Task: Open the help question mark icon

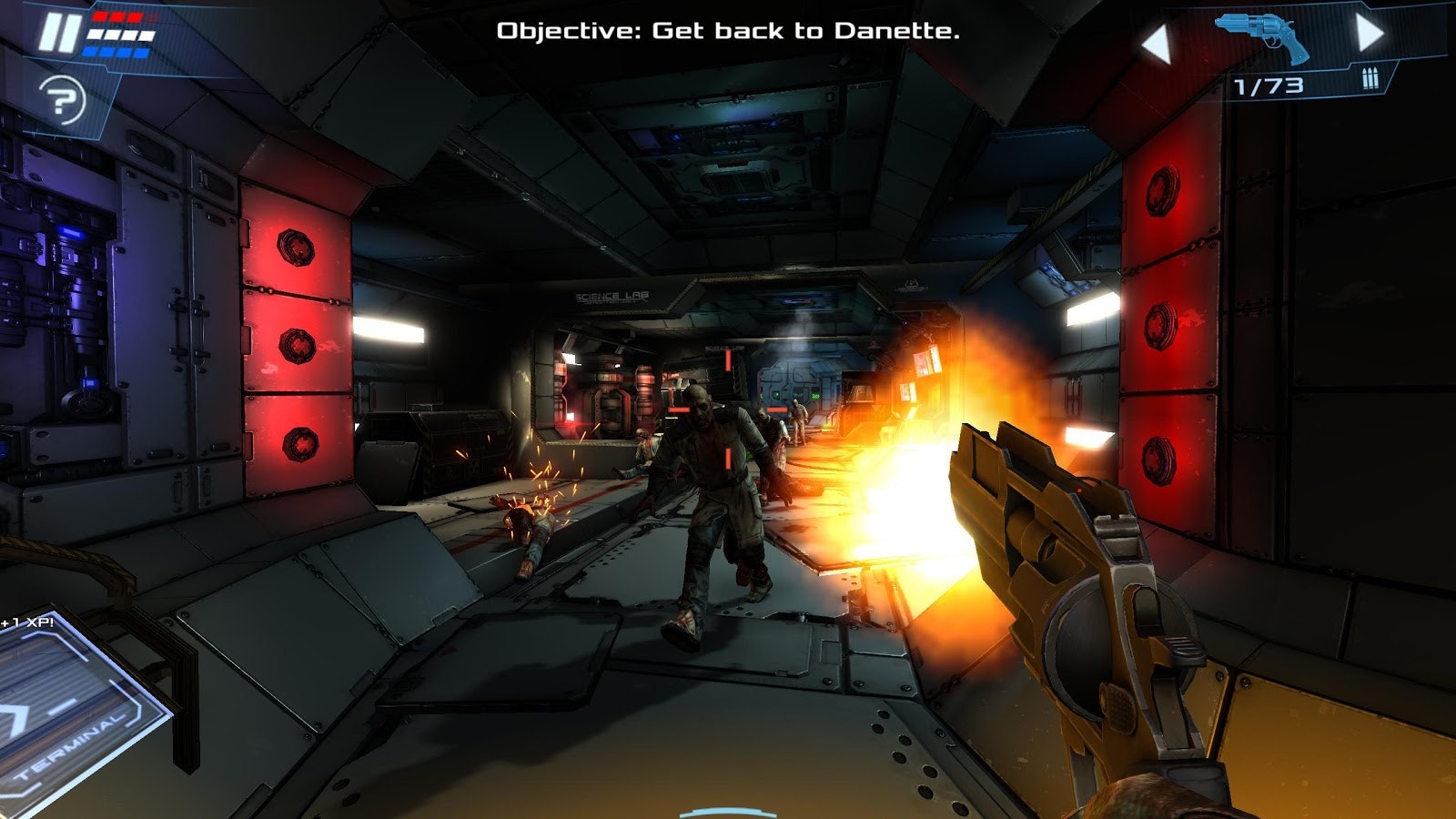Action: (x=61, y=98)
